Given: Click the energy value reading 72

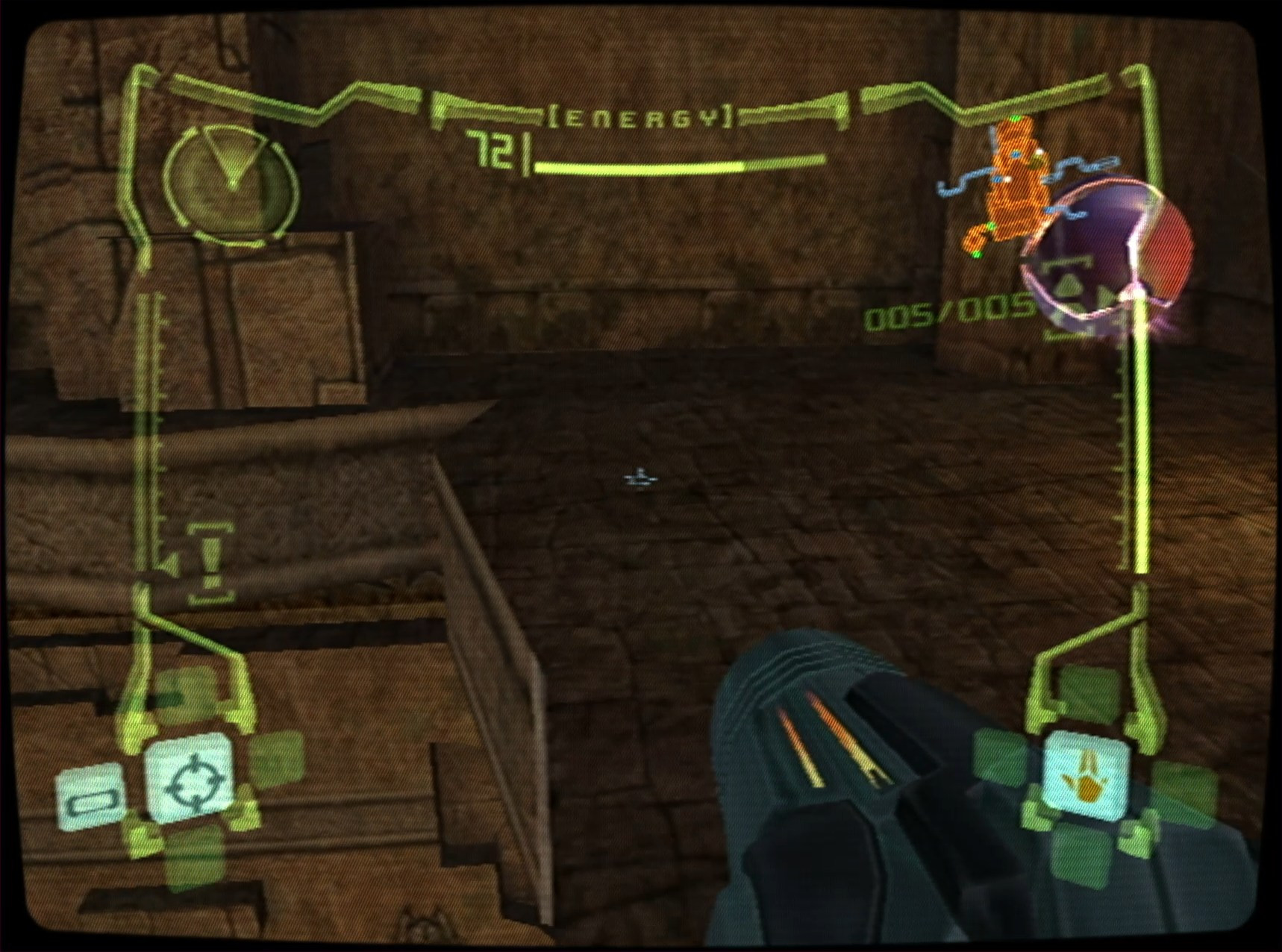Looking at the screenshot, I should click(497, 150).
